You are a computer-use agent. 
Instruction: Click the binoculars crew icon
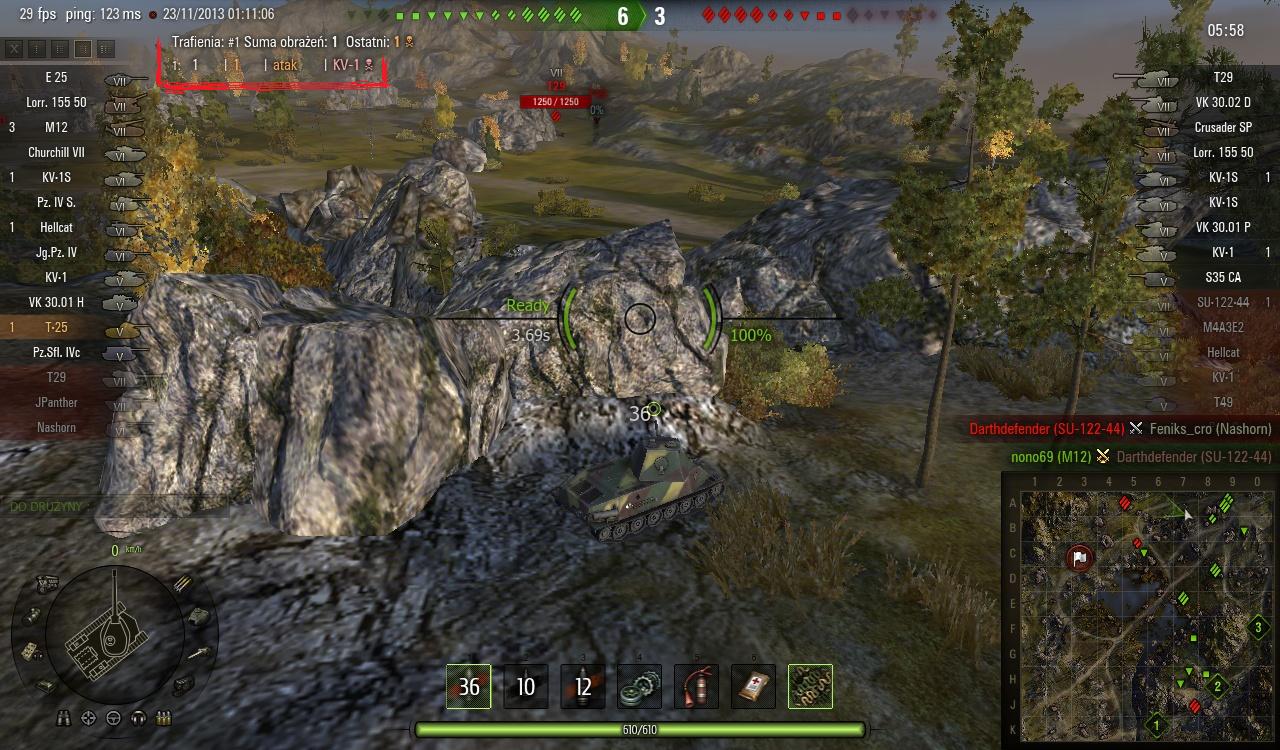coord(66,717)
